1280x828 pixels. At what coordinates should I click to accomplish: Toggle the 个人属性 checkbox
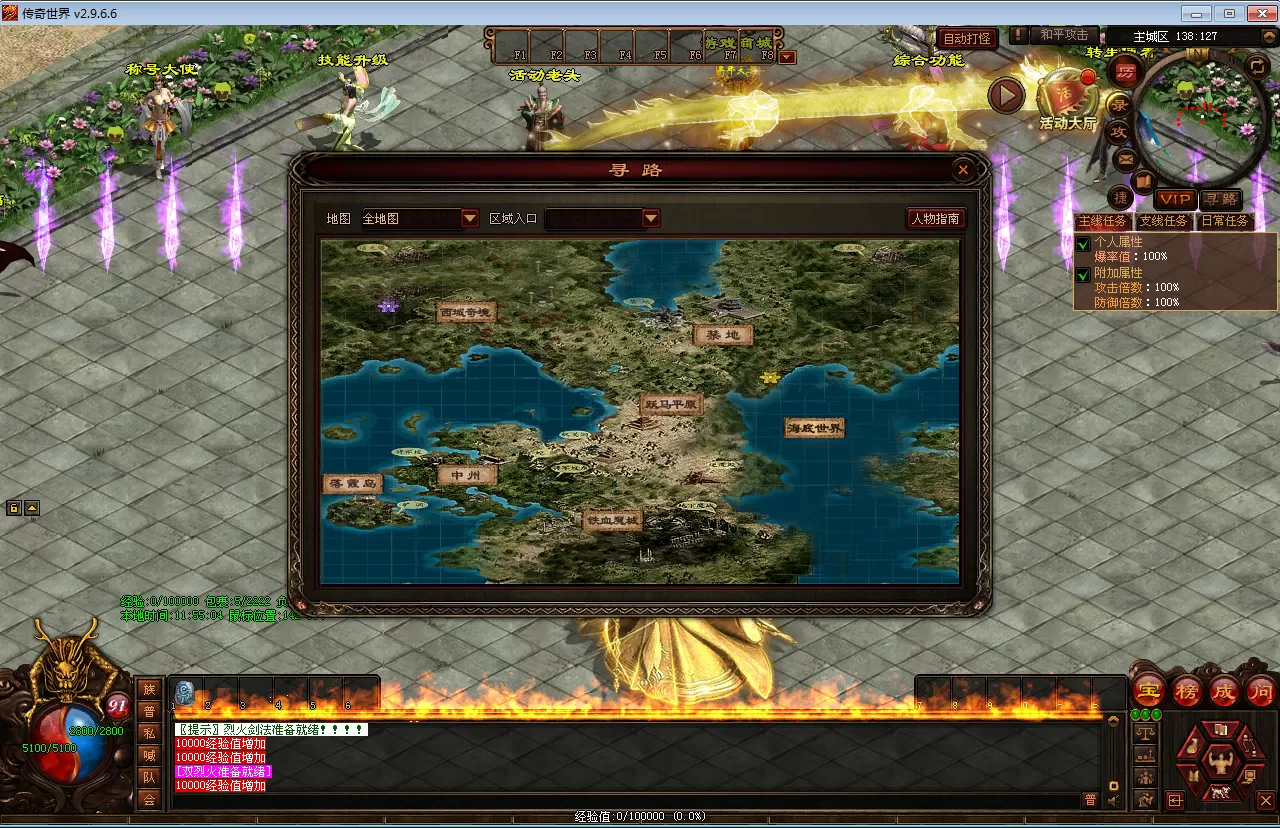1083,244
